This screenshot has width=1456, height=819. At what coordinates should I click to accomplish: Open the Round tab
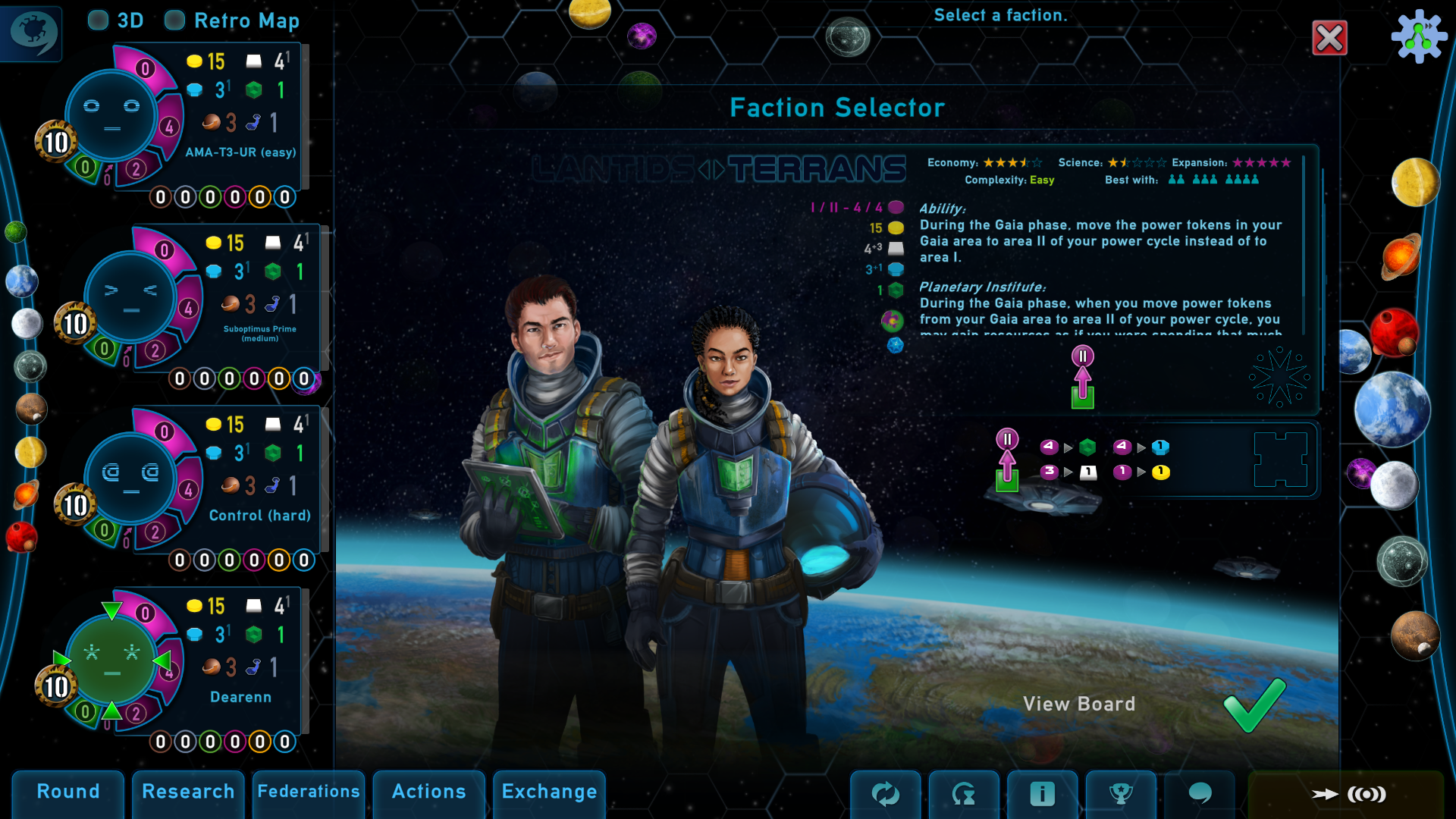coord(68,792)
